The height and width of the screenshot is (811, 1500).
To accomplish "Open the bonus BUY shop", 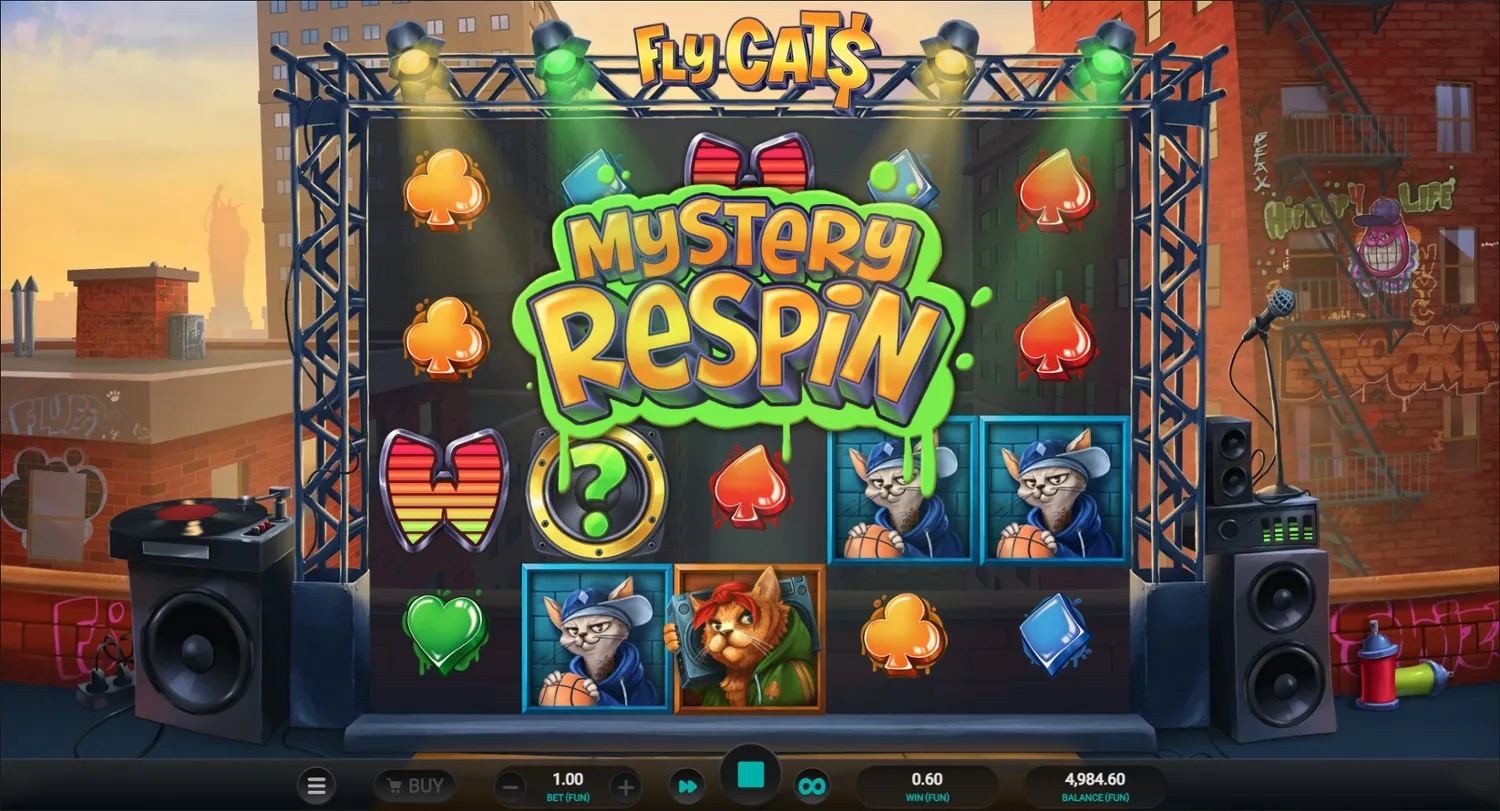I will coord(413,785).
